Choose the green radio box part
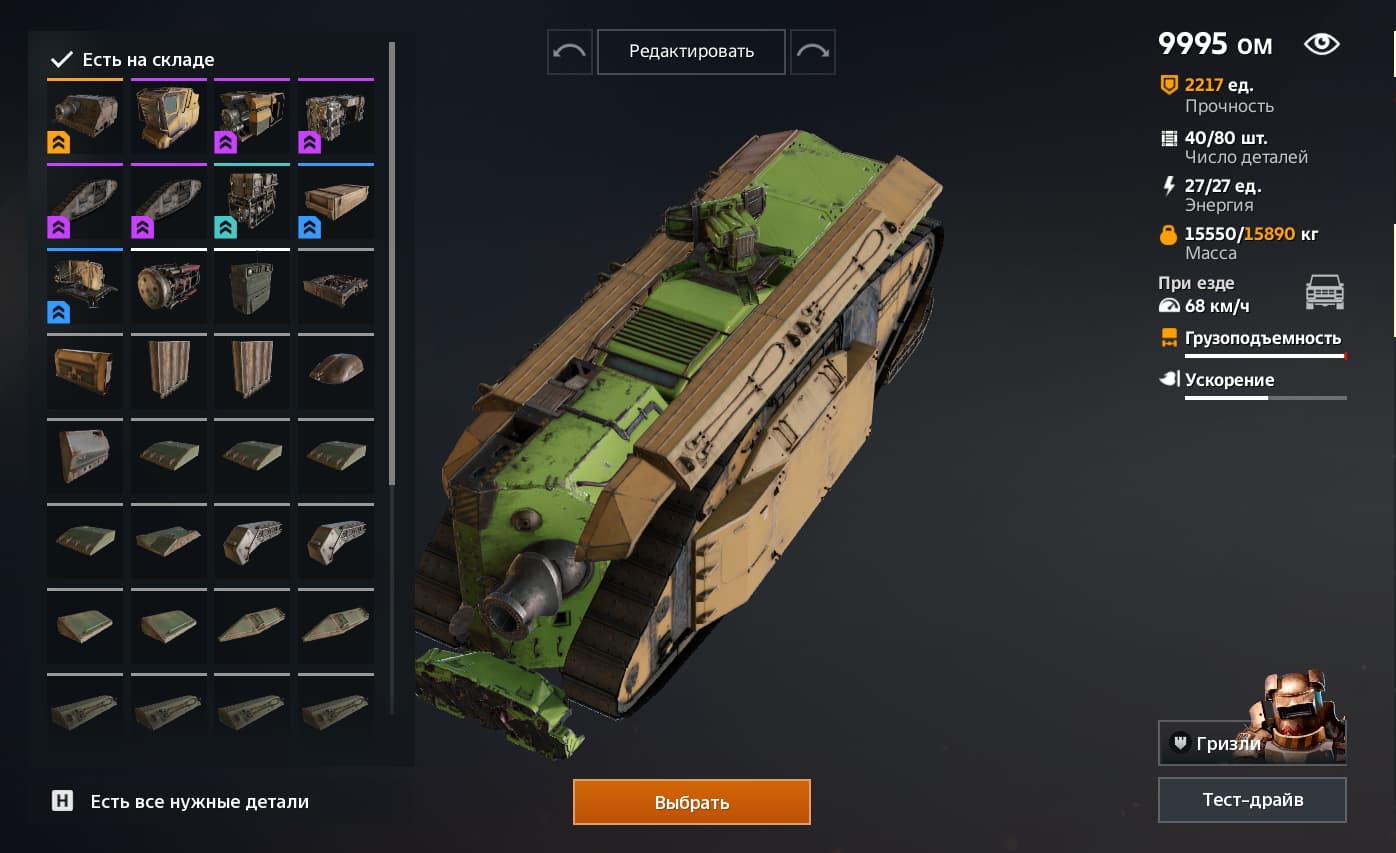This screenshot has width=1396, height=853. pyautogui.click(x=252, y=287)
